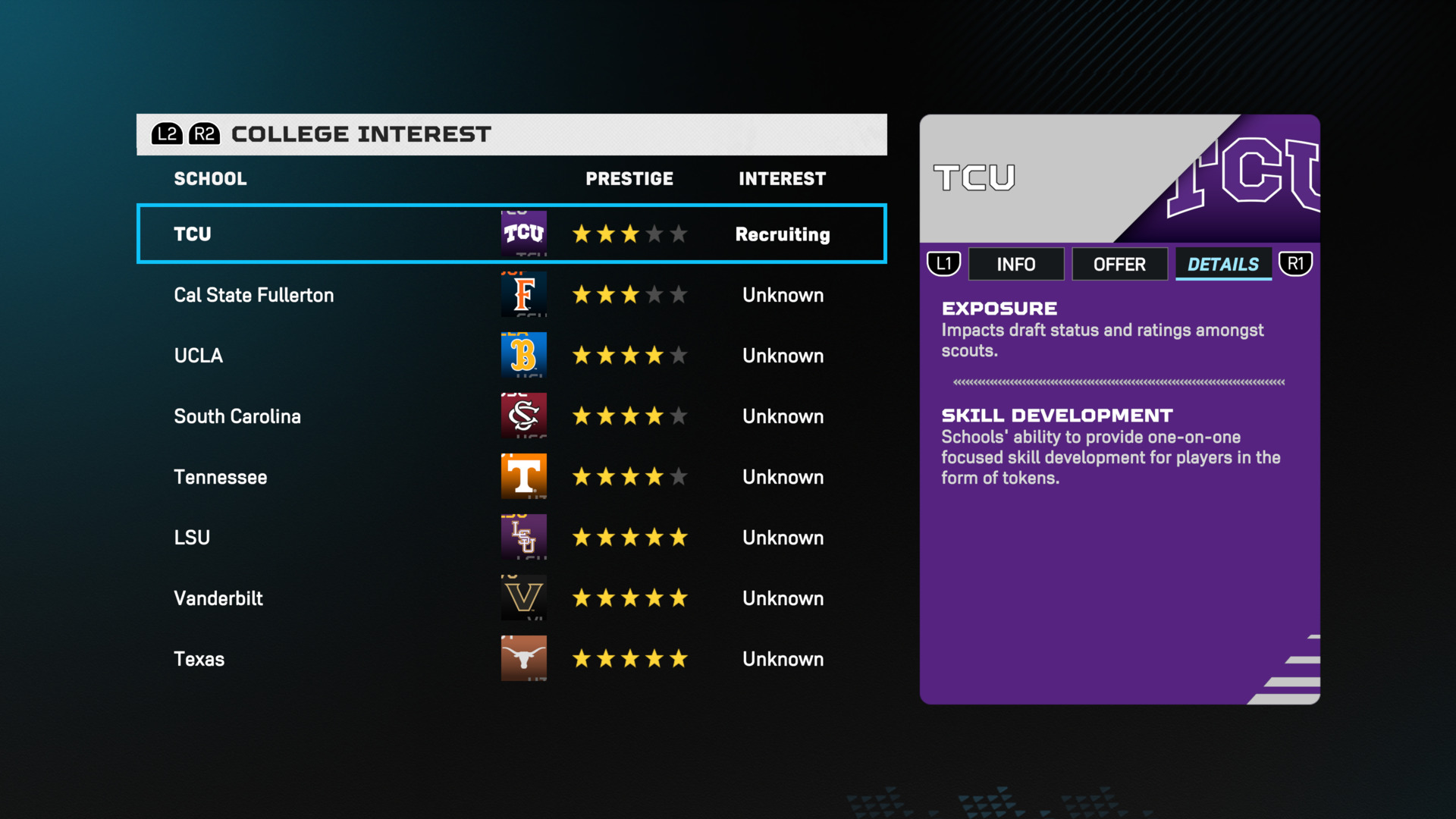
Task: Click Recruiting interest status for TCU
Action: click(x=782, y=234)
